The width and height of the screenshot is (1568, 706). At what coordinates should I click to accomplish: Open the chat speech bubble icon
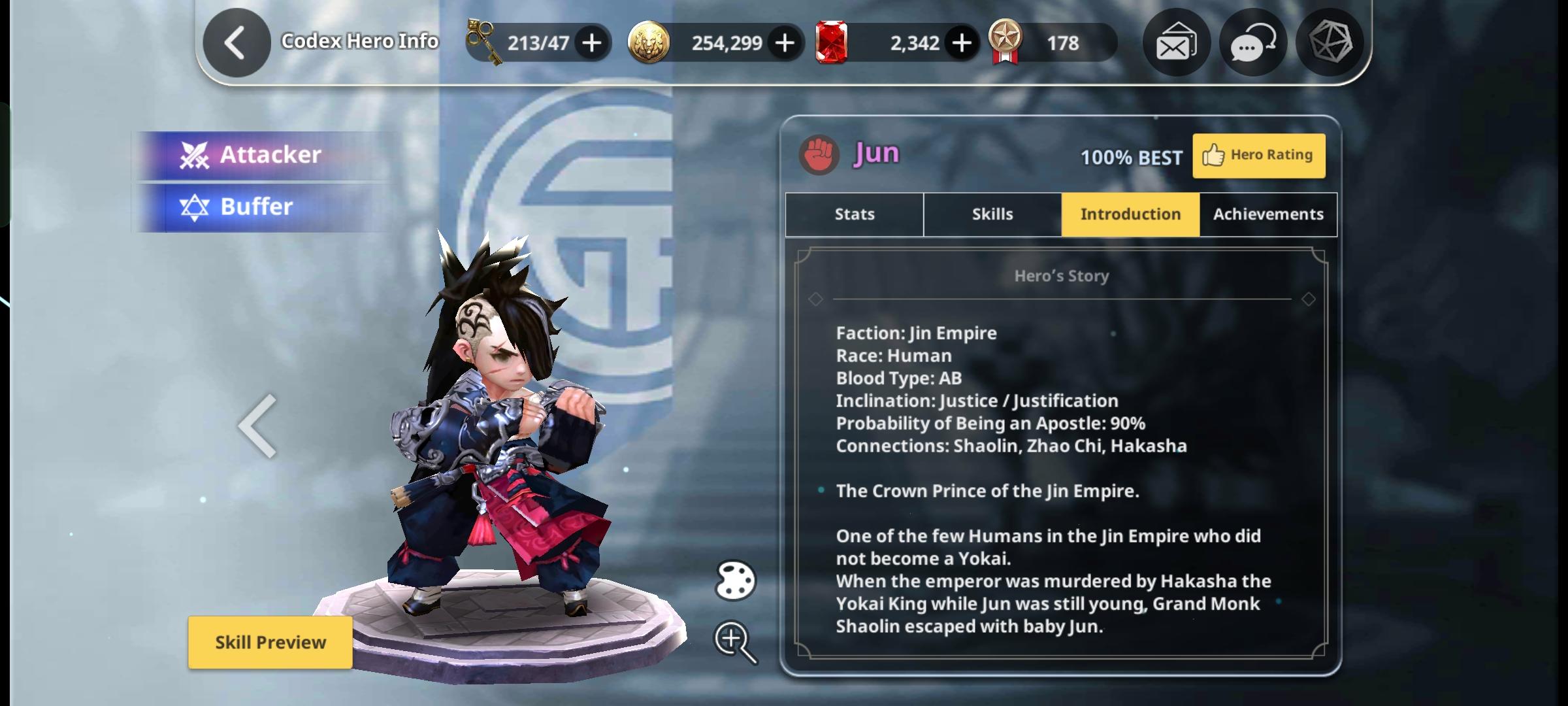1252,43
